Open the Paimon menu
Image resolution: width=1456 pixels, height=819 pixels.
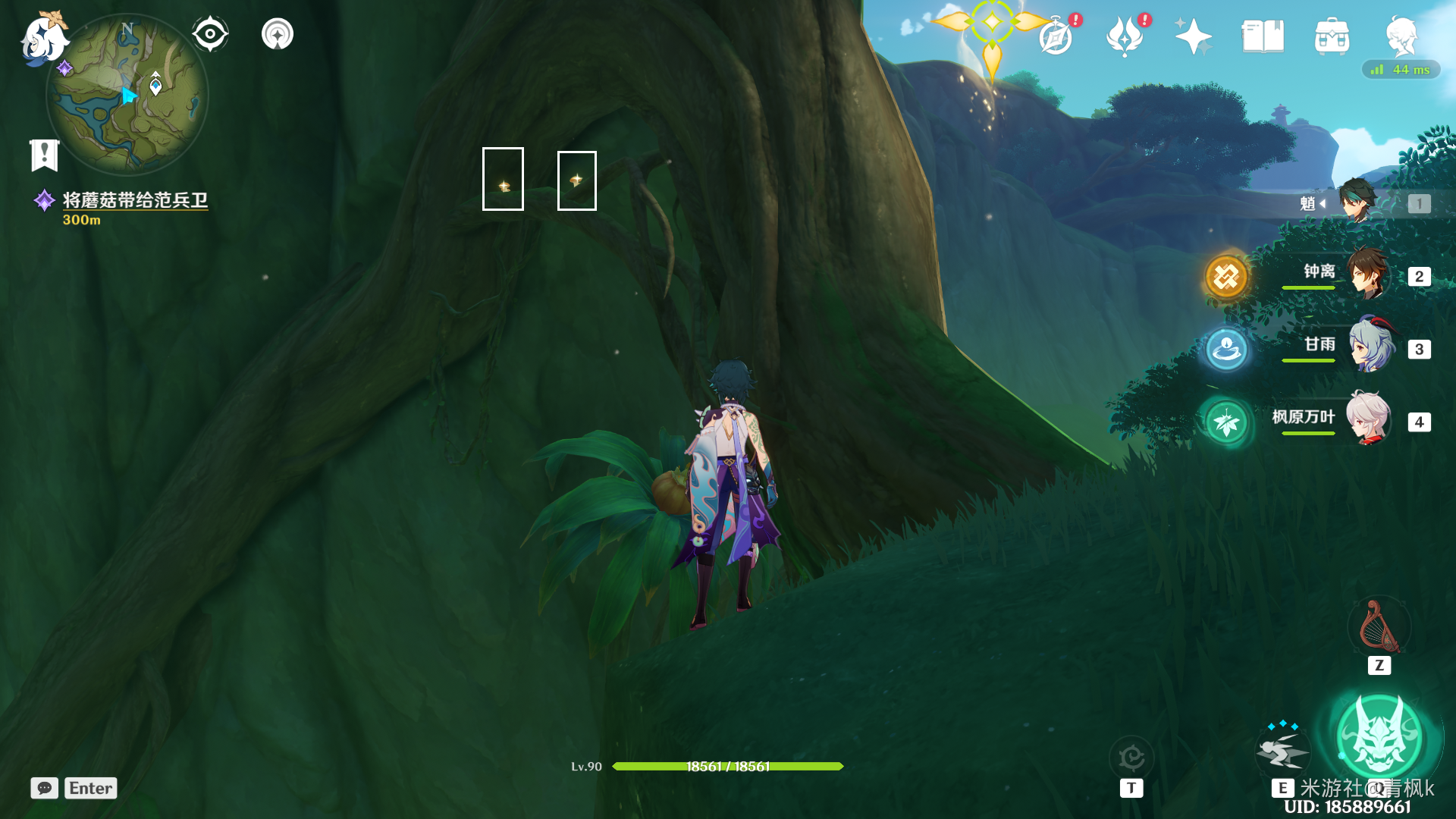43,38
